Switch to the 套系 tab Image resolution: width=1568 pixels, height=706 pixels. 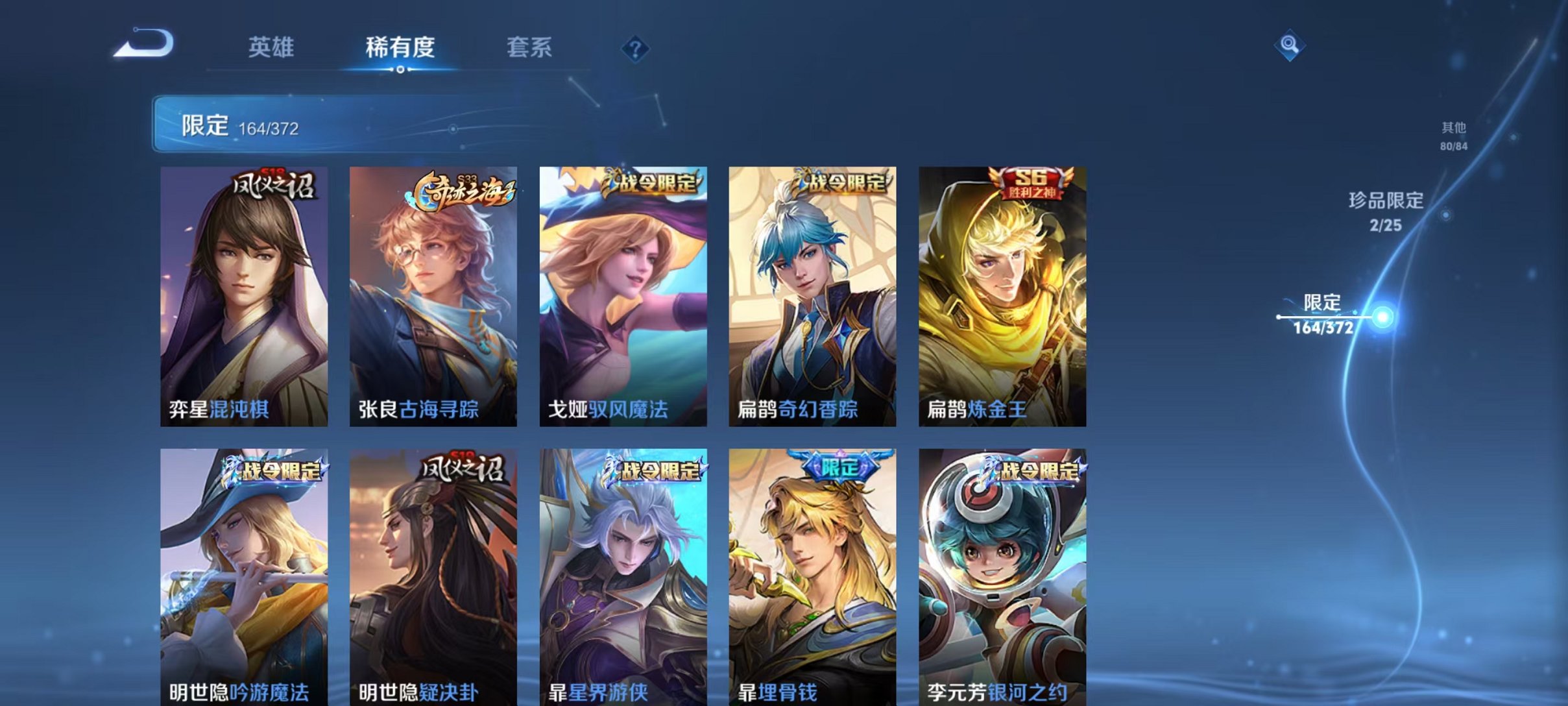529,47
